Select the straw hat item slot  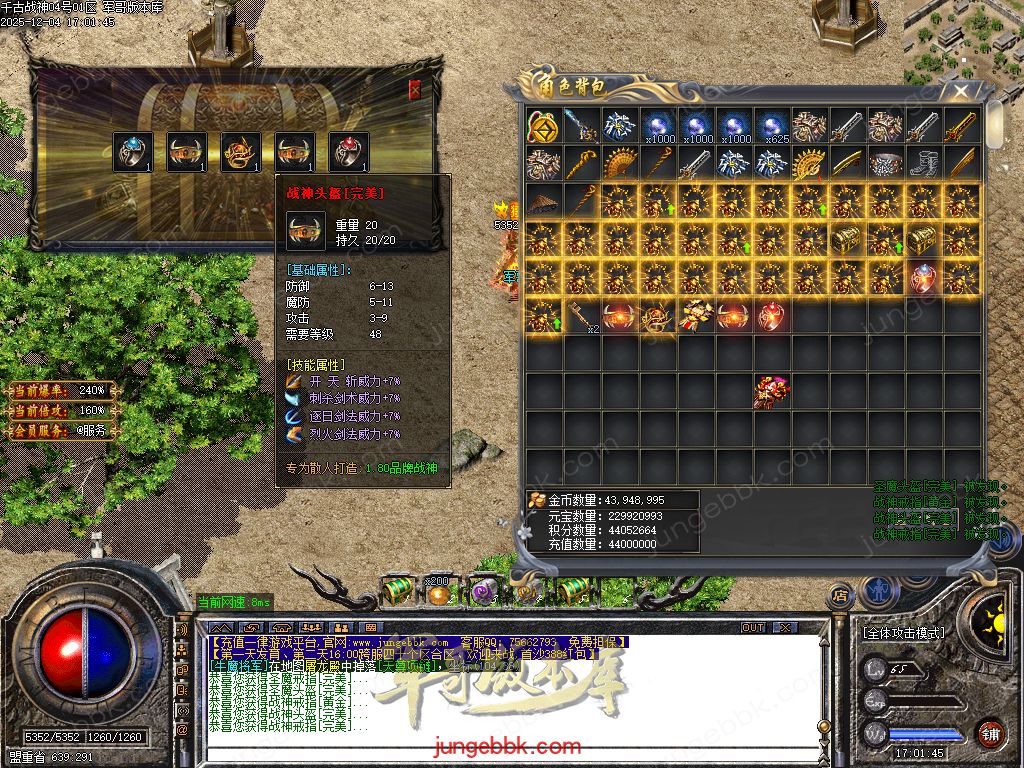[x=543, y=201]
